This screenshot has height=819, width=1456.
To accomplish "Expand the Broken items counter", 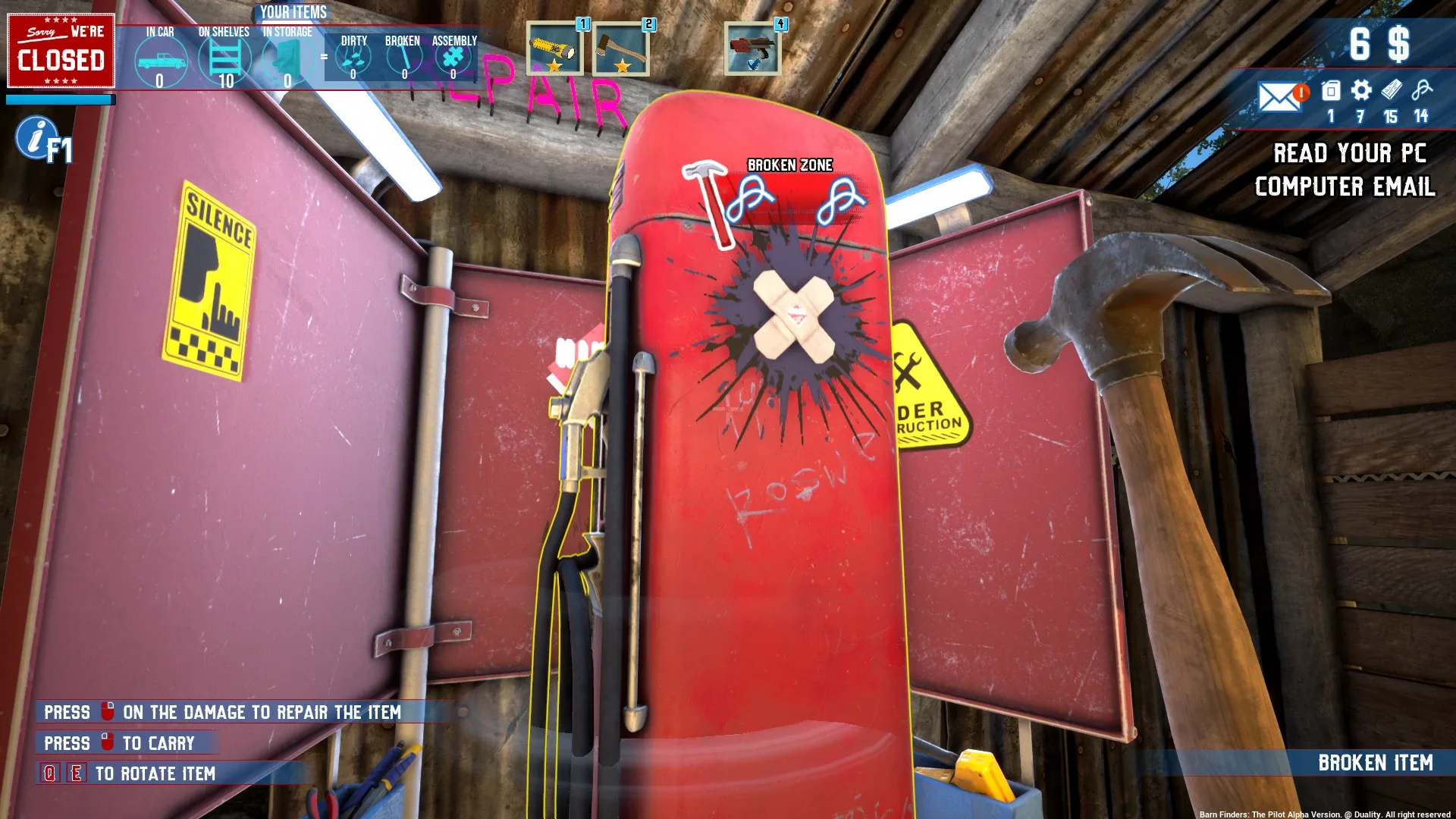I will point(403,59).
